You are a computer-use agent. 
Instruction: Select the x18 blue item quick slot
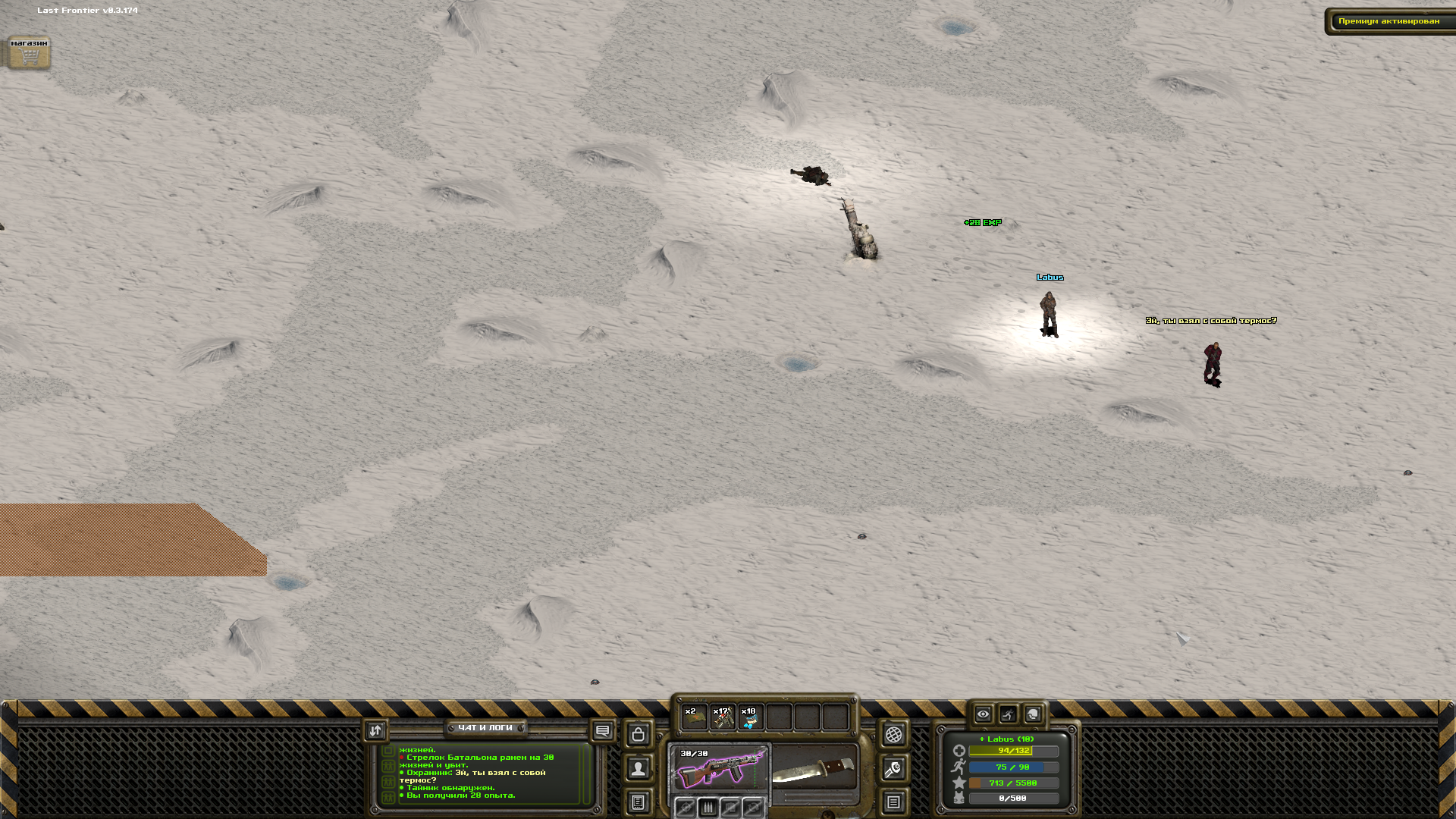(x=751, y=717)
